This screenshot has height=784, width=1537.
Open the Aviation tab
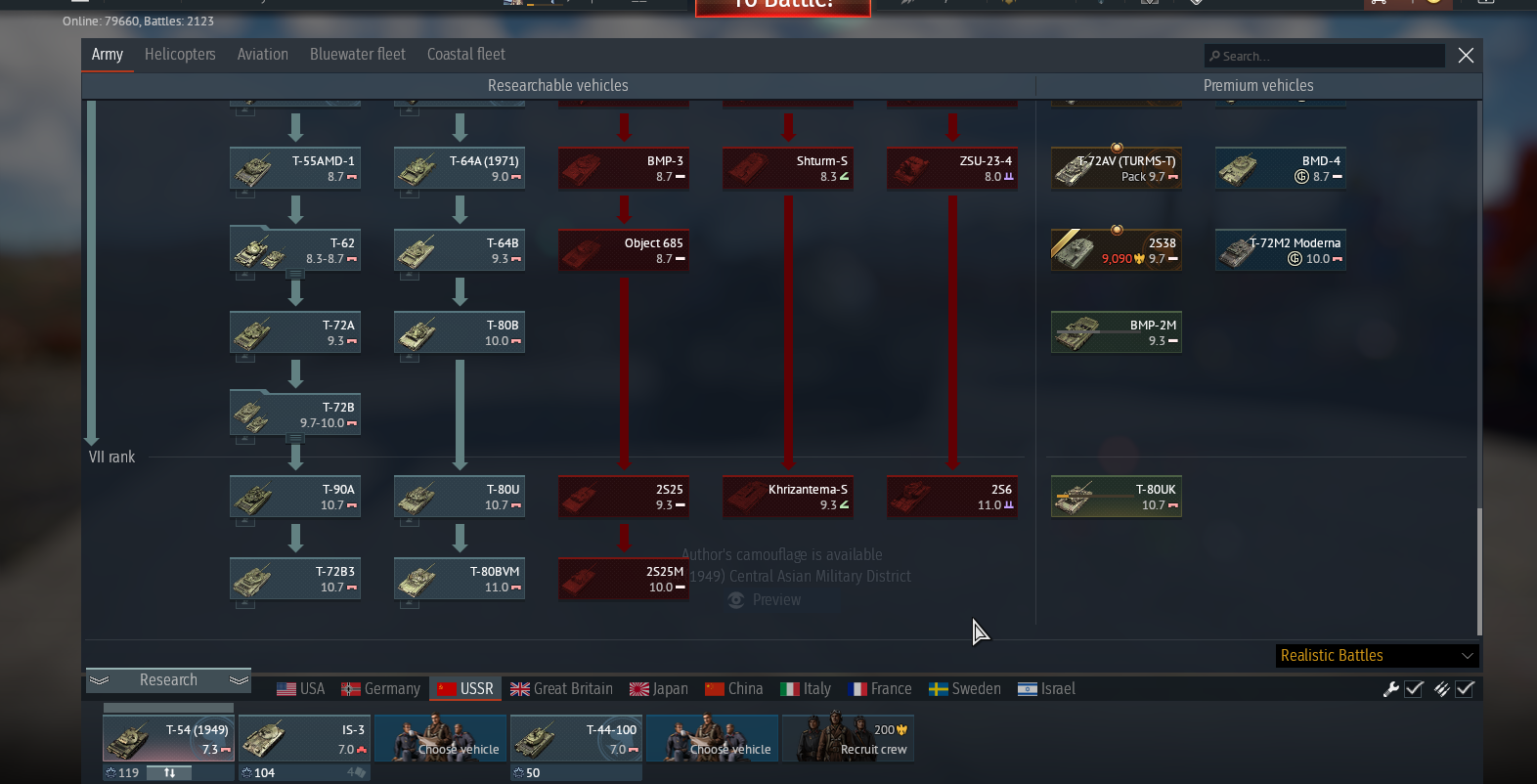pyautogui.click(x=262, y=55)
